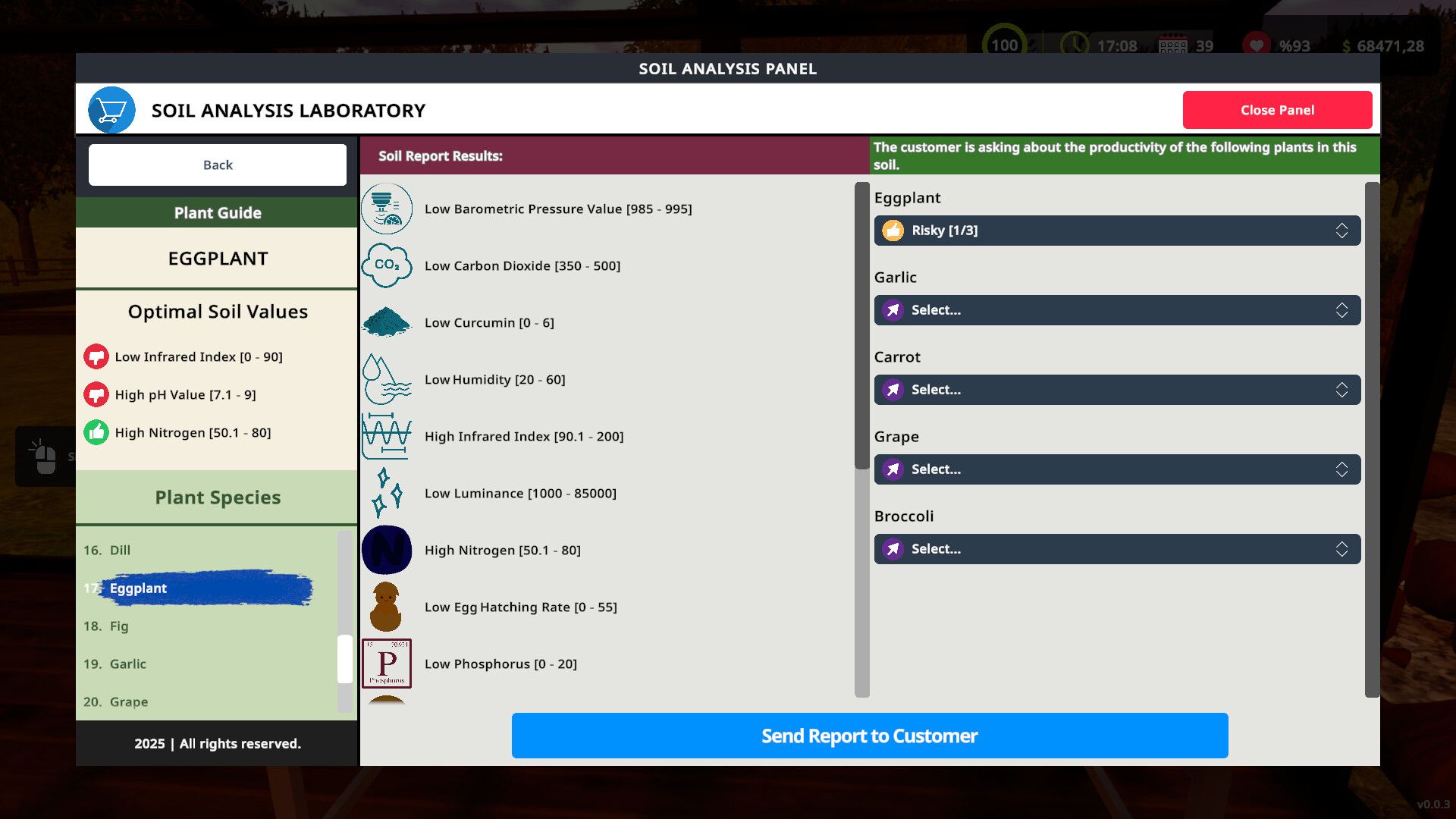Open the Eggplant productivity dropdown
Image resolution: width=1456 pixels, height=819 pixels.
pyautogui.click(x=1116, y=231)
